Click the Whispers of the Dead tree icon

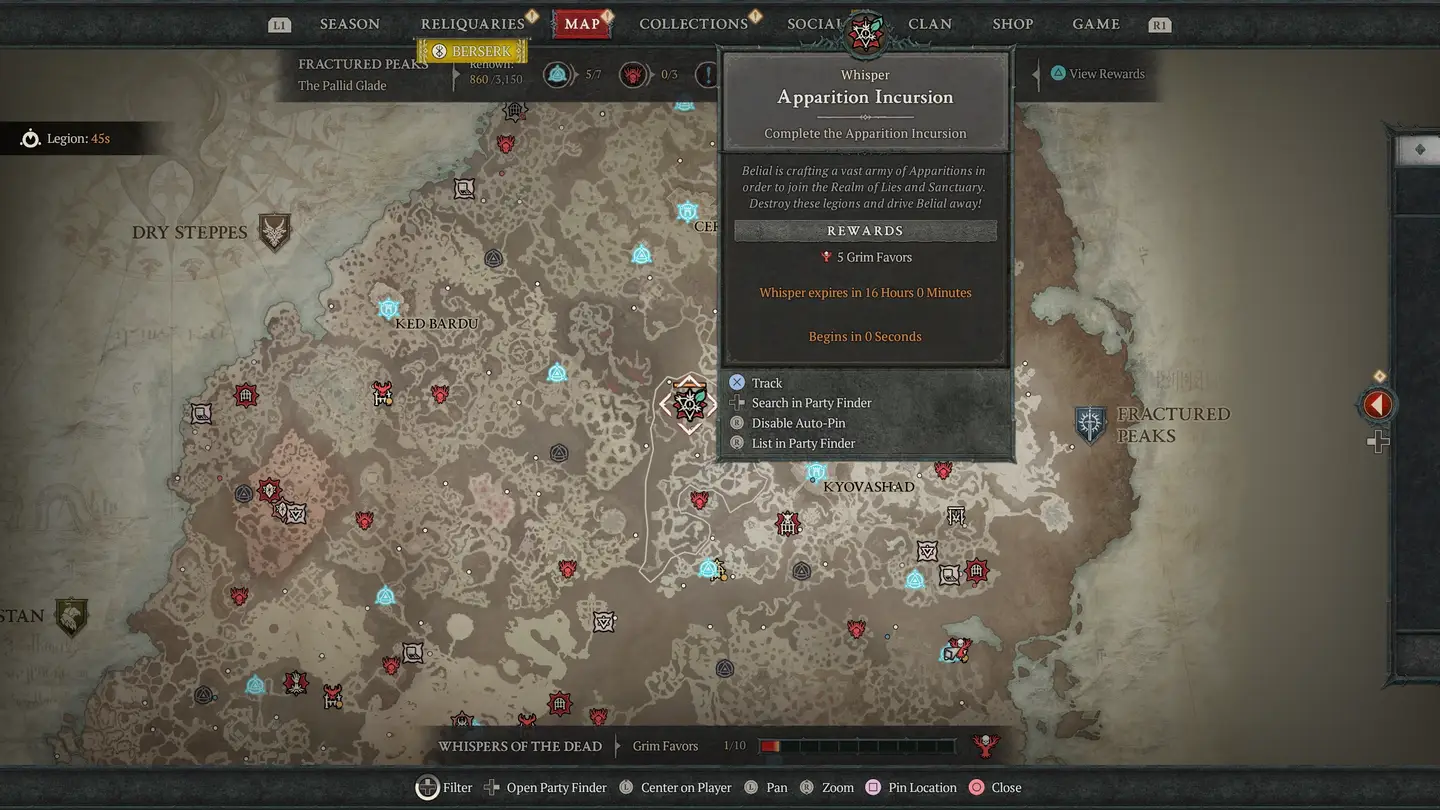tap(986, 745)
